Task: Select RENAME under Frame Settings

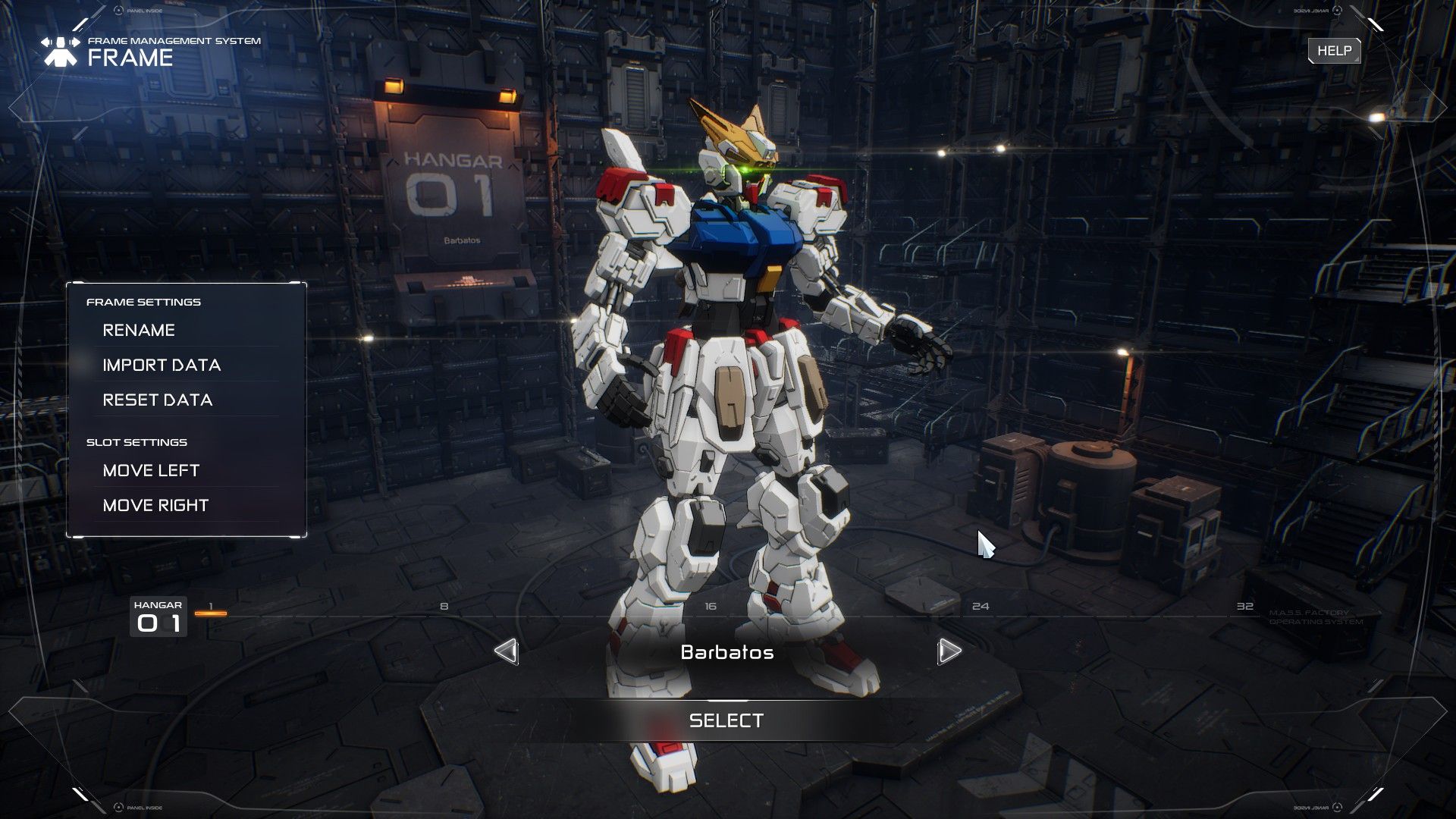Action: [140, 330]
